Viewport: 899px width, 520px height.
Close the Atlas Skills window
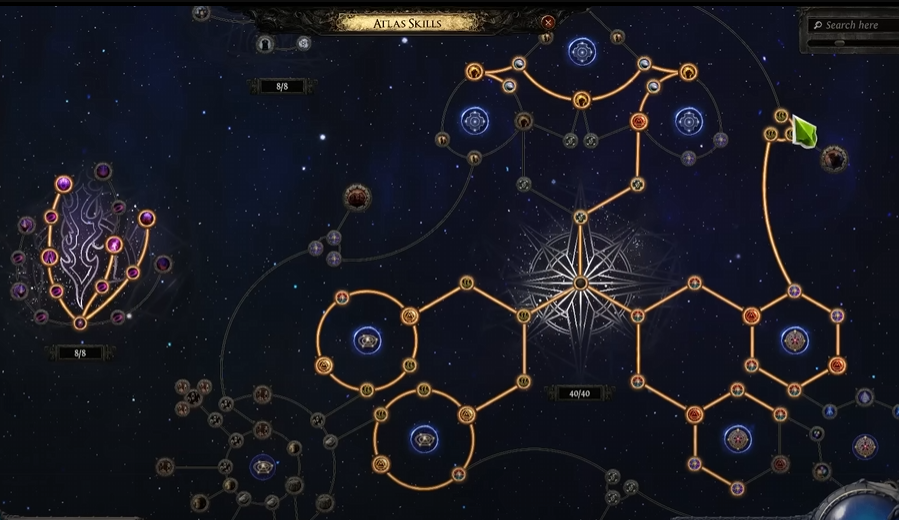tap(548, 22)
